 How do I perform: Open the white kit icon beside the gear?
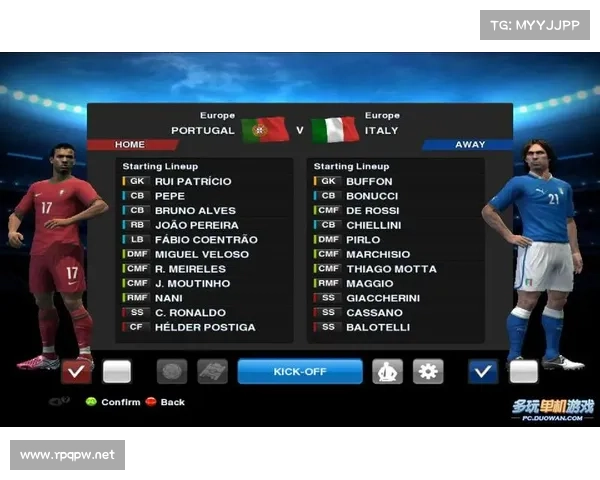pyautogui.click(x=388, y=372)
